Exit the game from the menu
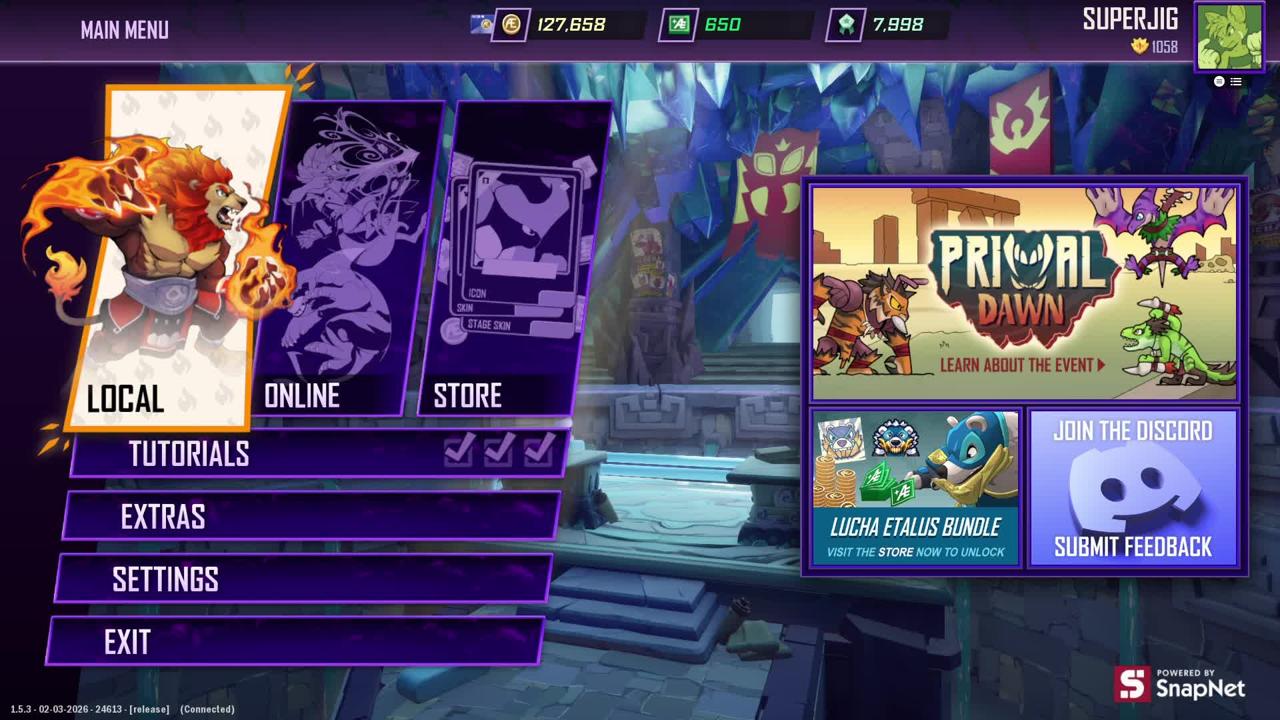 pos(295,642)
